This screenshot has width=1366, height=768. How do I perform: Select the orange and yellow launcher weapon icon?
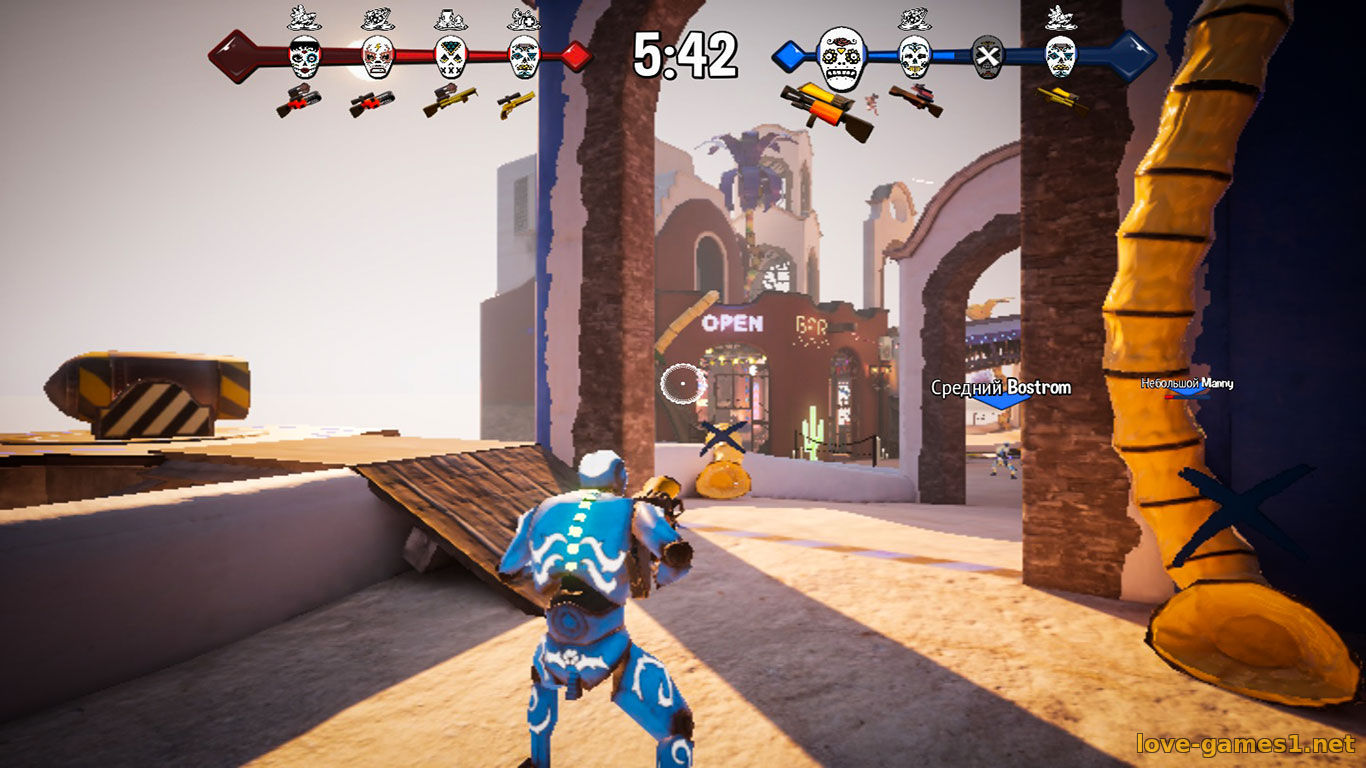[x=826, y=108]
